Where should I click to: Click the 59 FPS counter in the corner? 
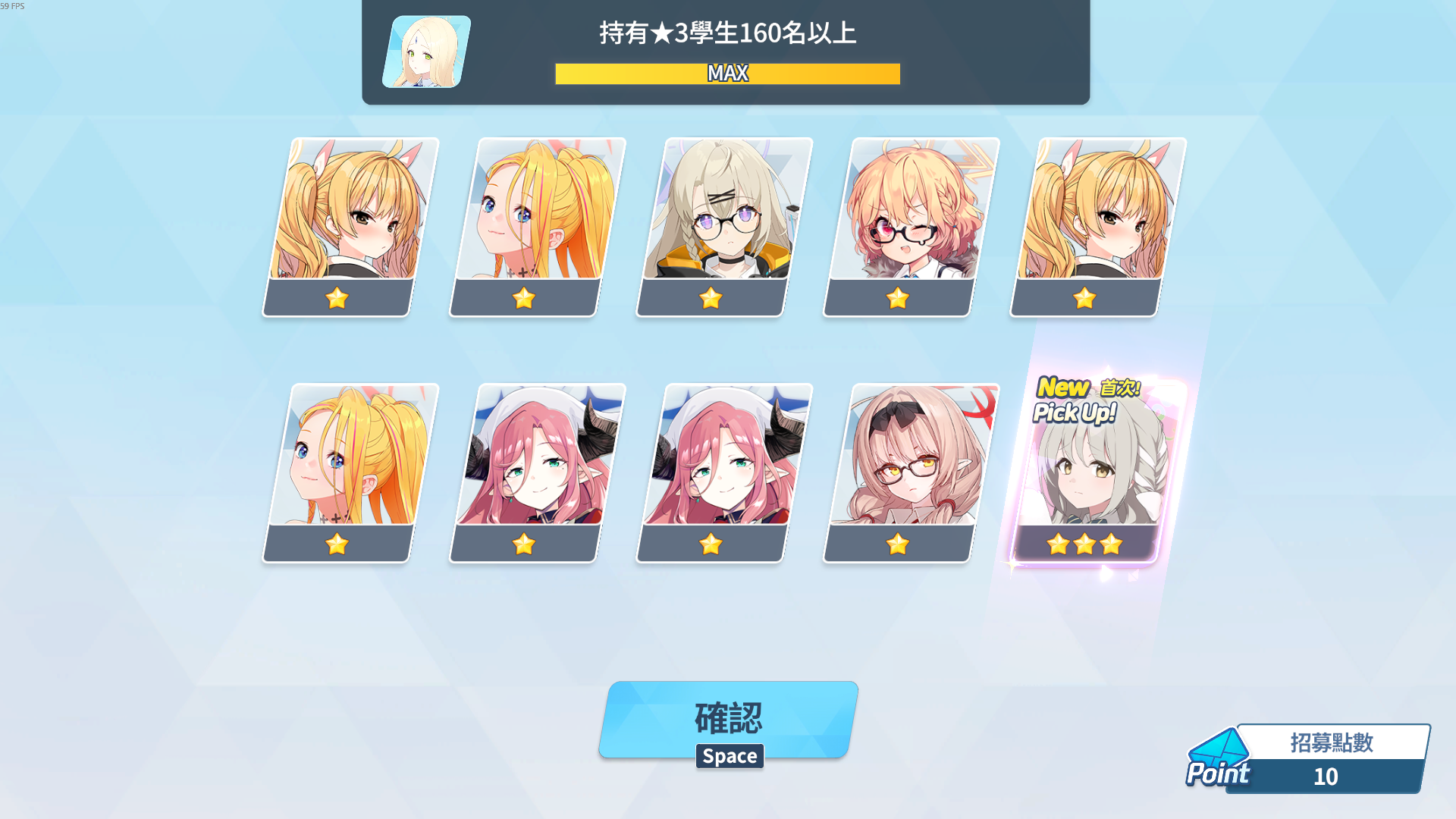pyautogui.click(x=13, y=5)
